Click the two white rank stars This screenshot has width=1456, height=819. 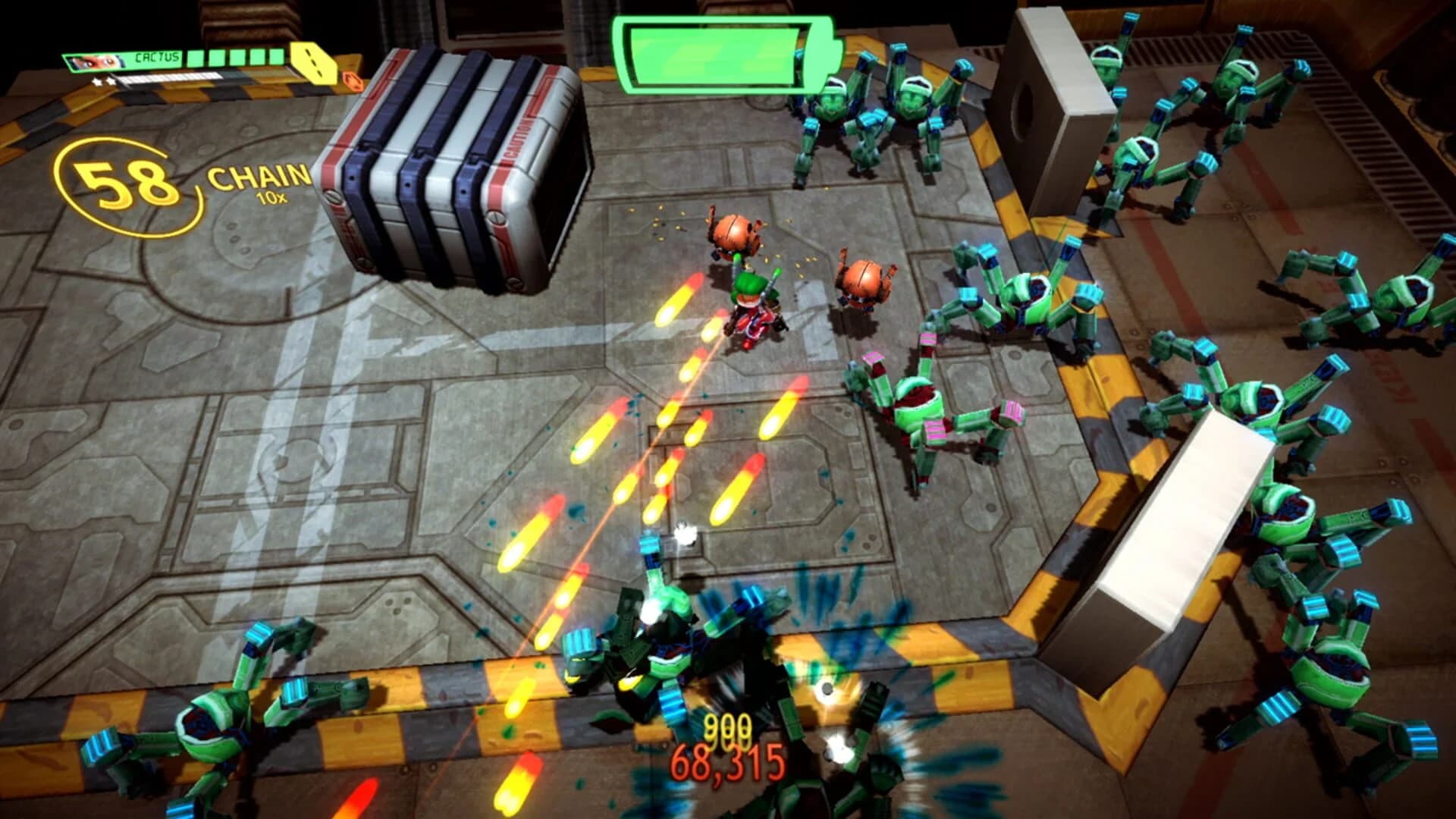(x=102, y=81)
